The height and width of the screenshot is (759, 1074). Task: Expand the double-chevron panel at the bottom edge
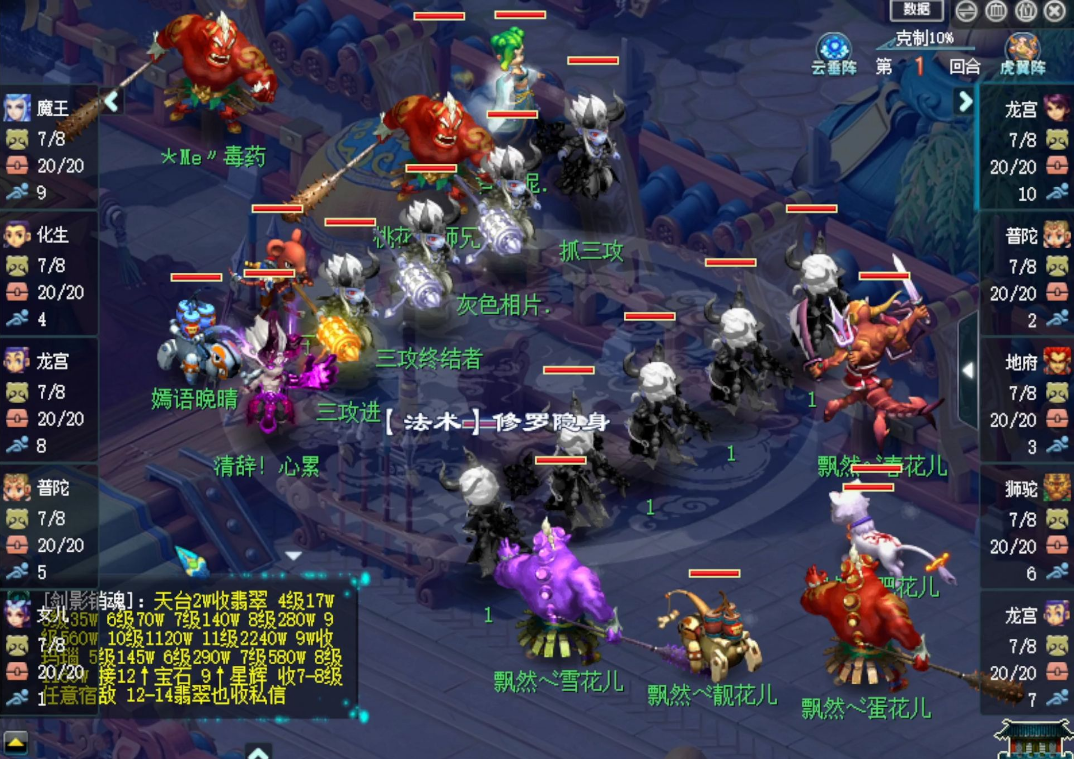pyautogui.click(x=258, y=752)
